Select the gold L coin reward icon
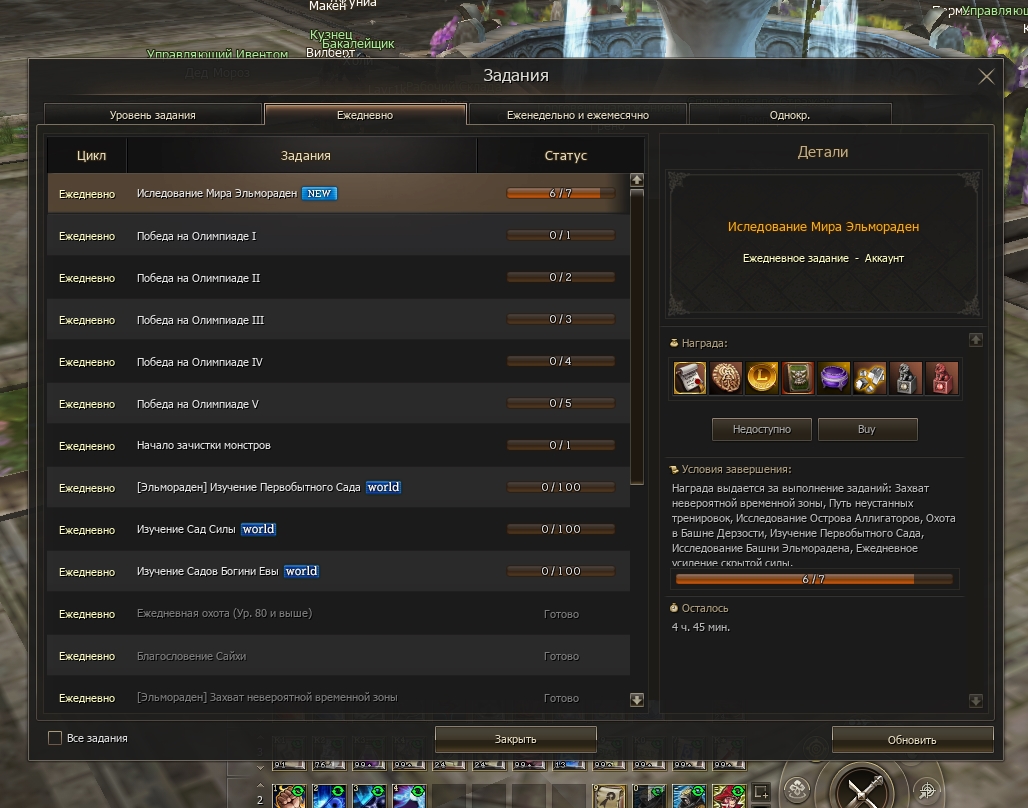Image resolution: width=1028 pixels, height=808 pixels. (762, 378)
